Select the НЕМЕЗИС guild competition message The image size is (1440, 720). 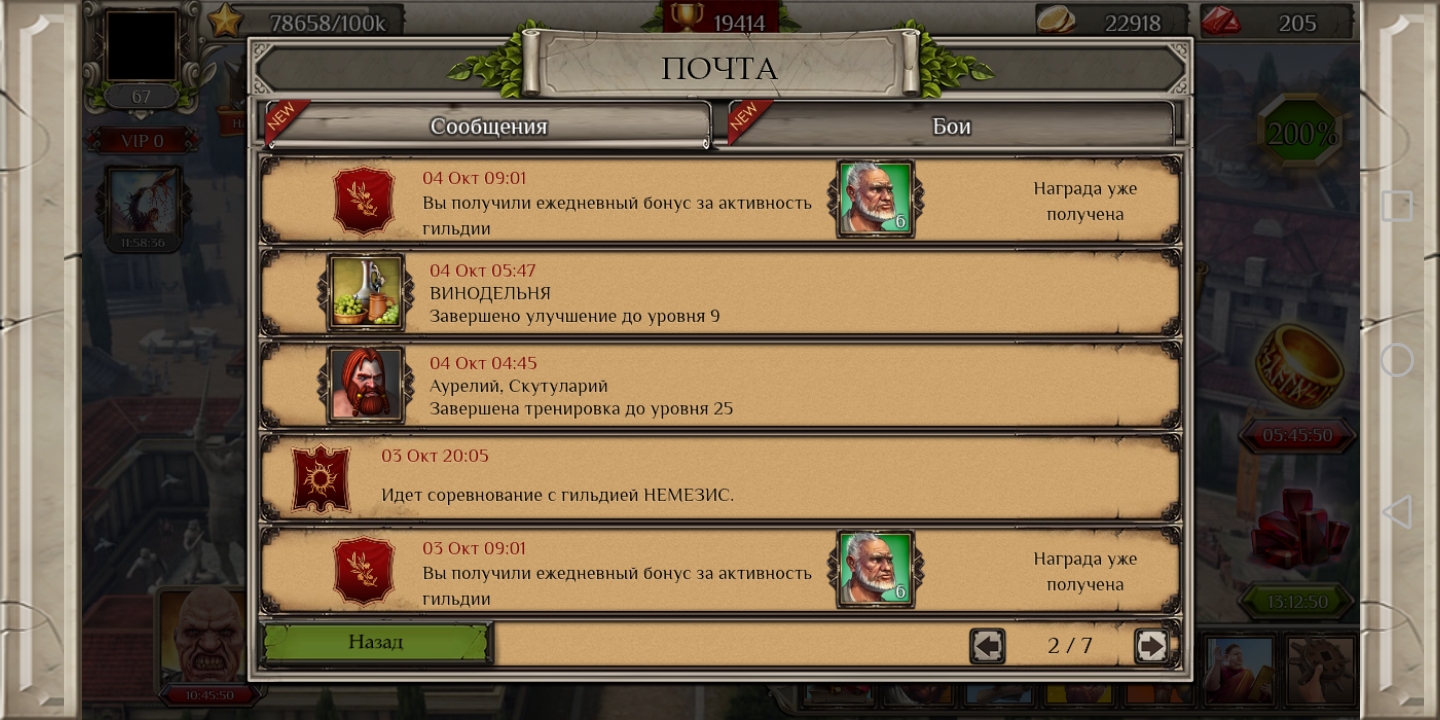[x=720, y=478]
